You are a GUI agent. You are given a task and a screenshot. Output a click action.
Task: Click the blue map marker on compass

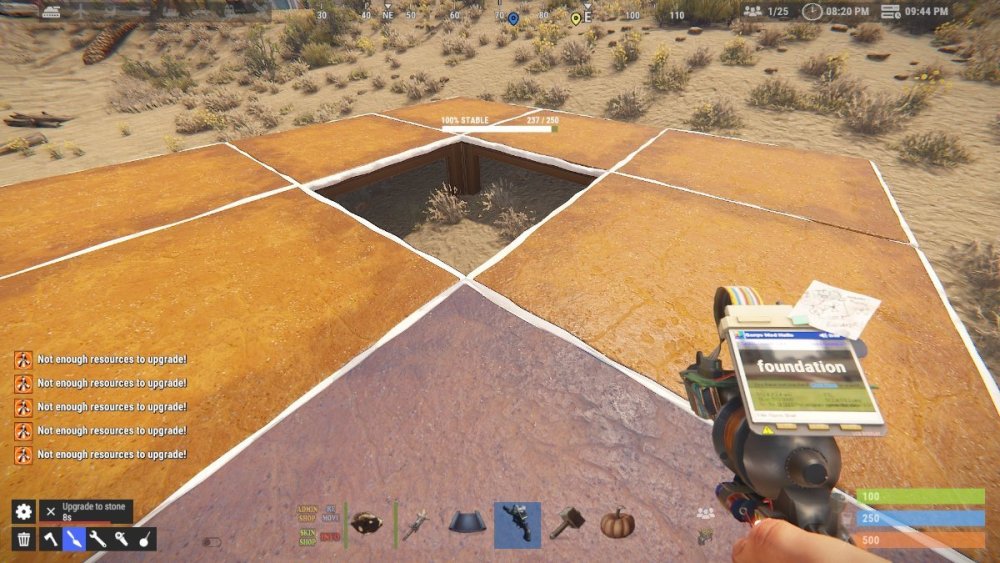click(513, 18)
